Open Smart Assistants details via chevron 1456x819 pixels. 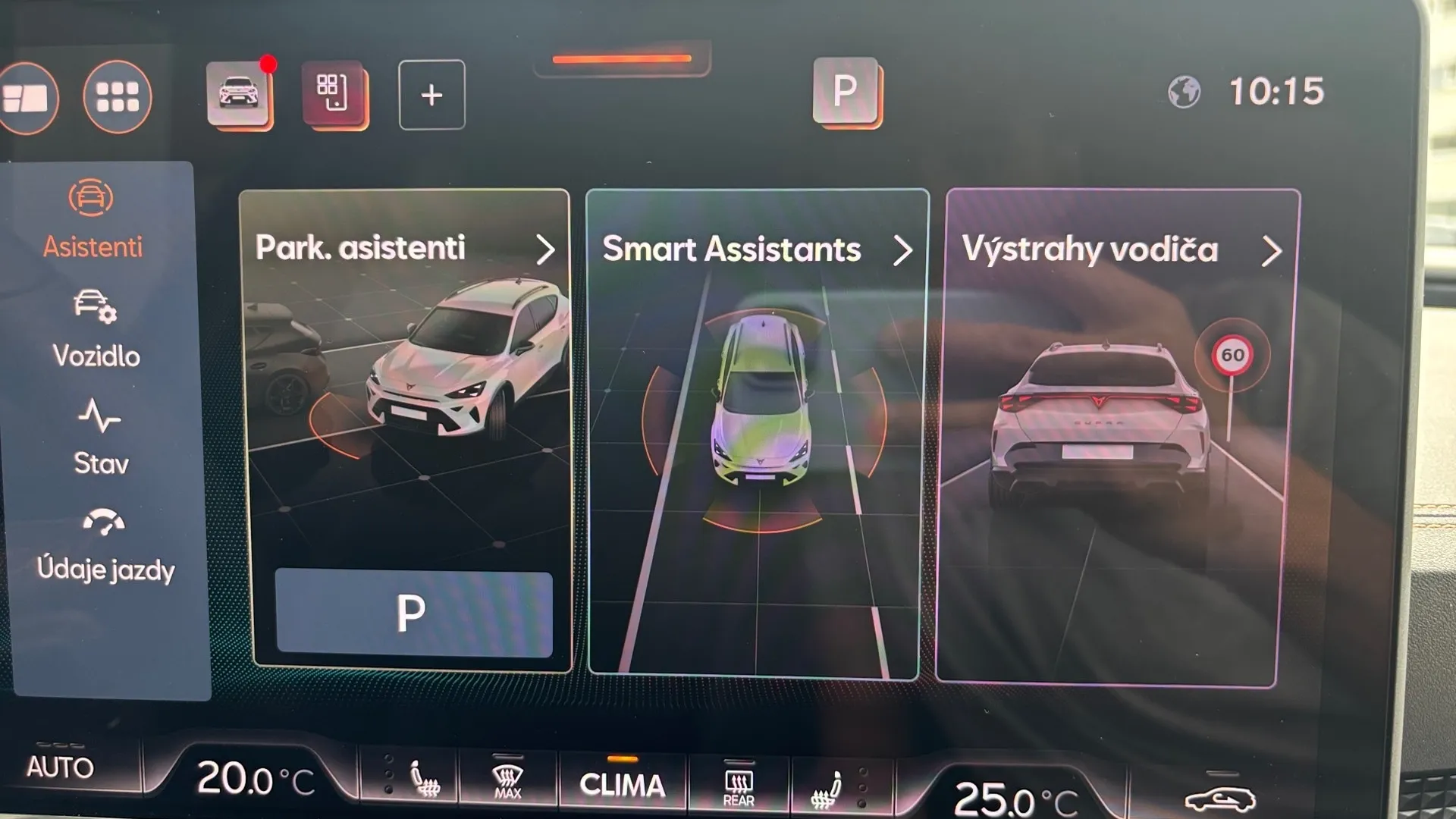point(903,251)
